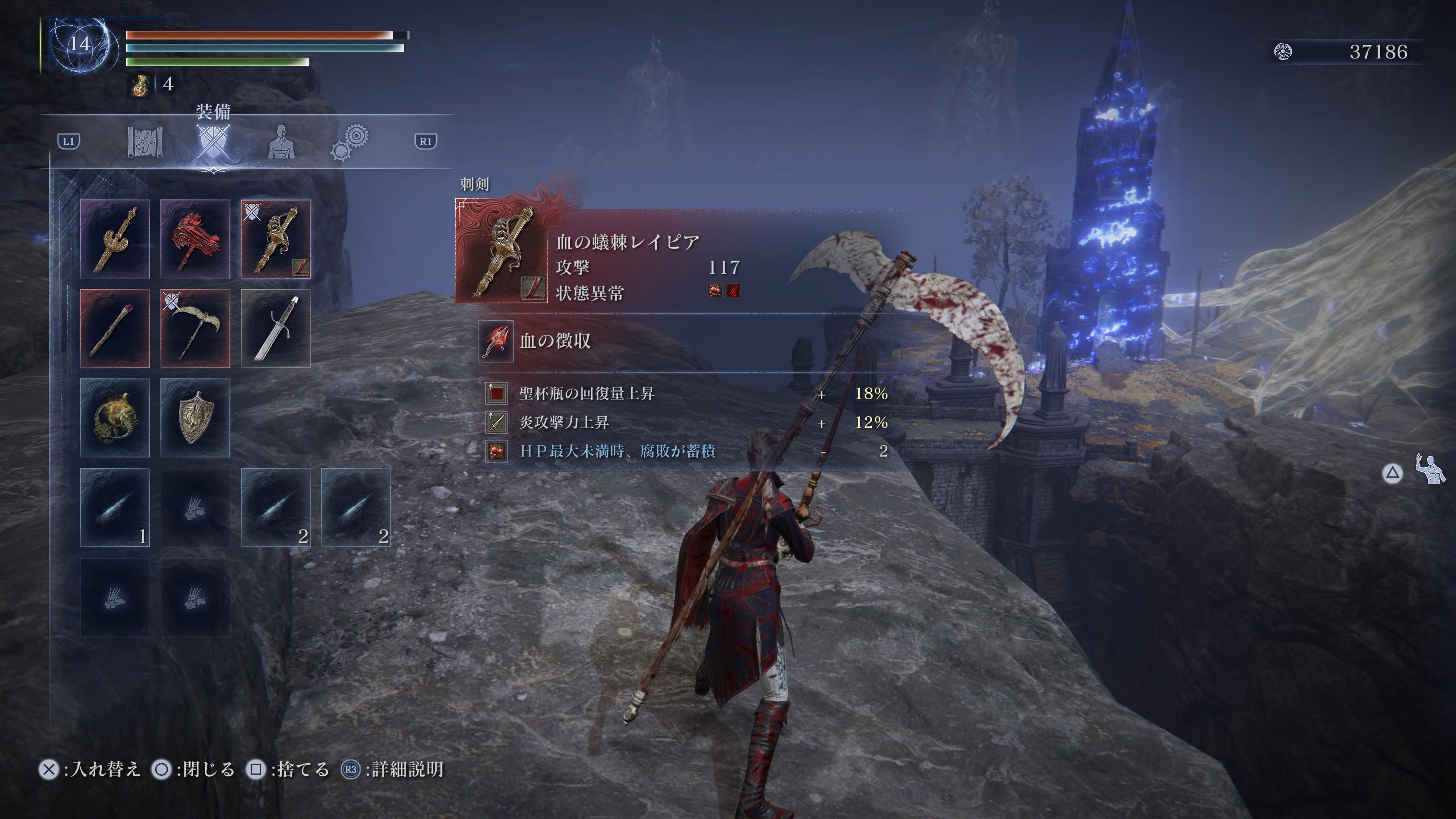The height and width of the screenshot is (819, 1456).
Task: Select the shard item with count 1
Action: 115,507
